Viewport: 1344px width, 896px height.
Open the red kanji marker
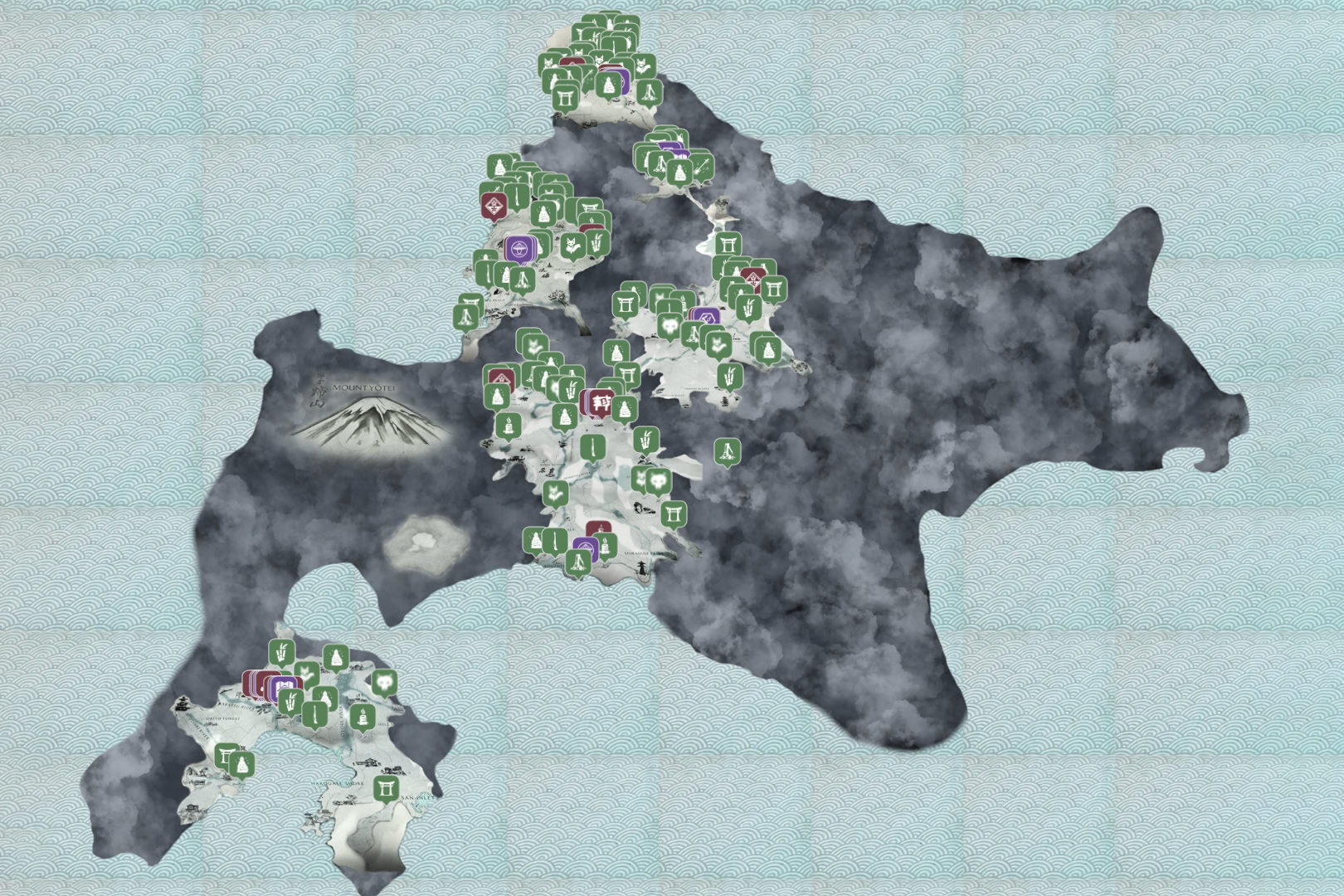pos(601,402)
